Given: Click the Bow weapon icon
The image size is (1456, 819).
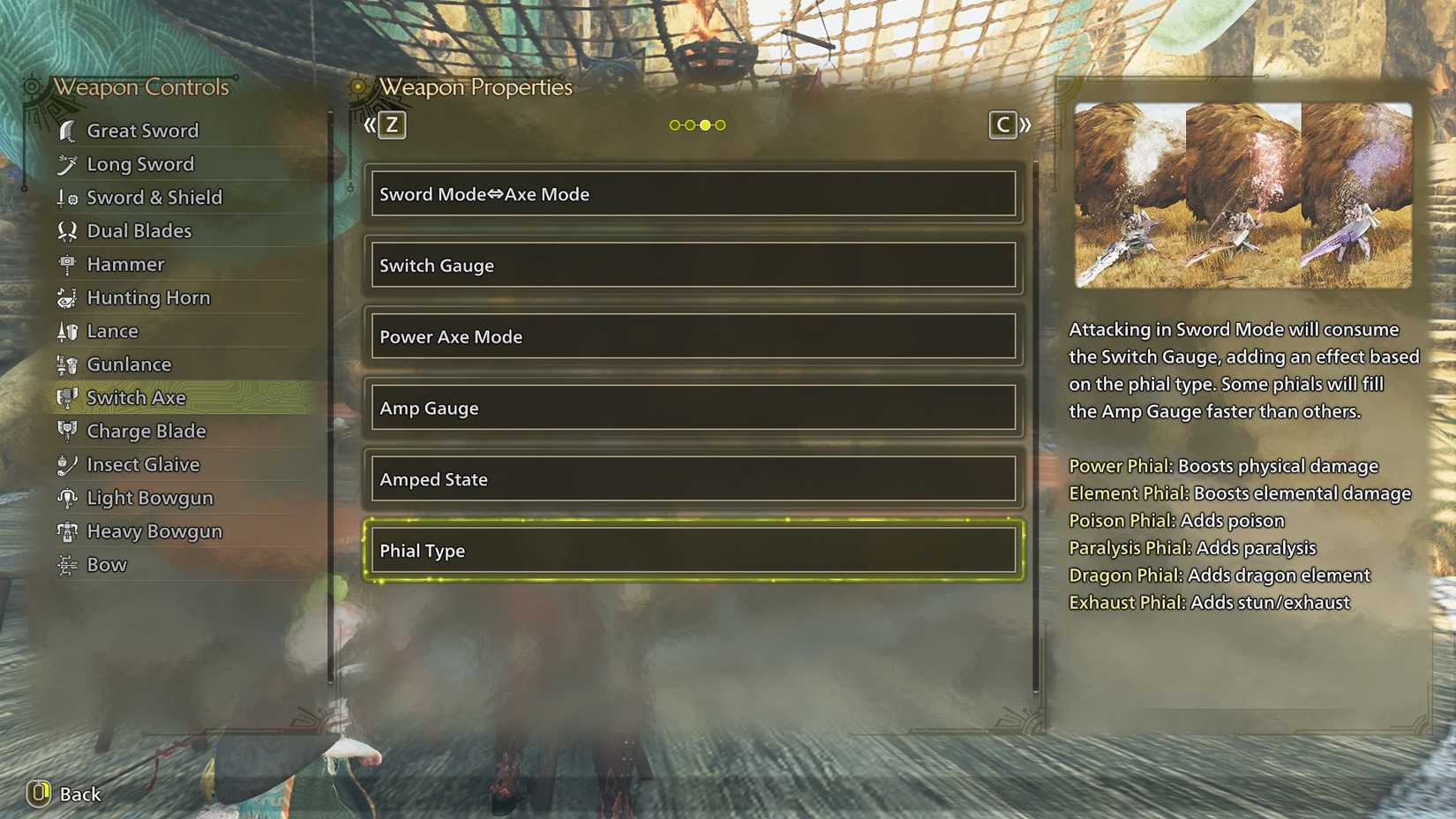Looking at the screenshot, I should point(66,565).
